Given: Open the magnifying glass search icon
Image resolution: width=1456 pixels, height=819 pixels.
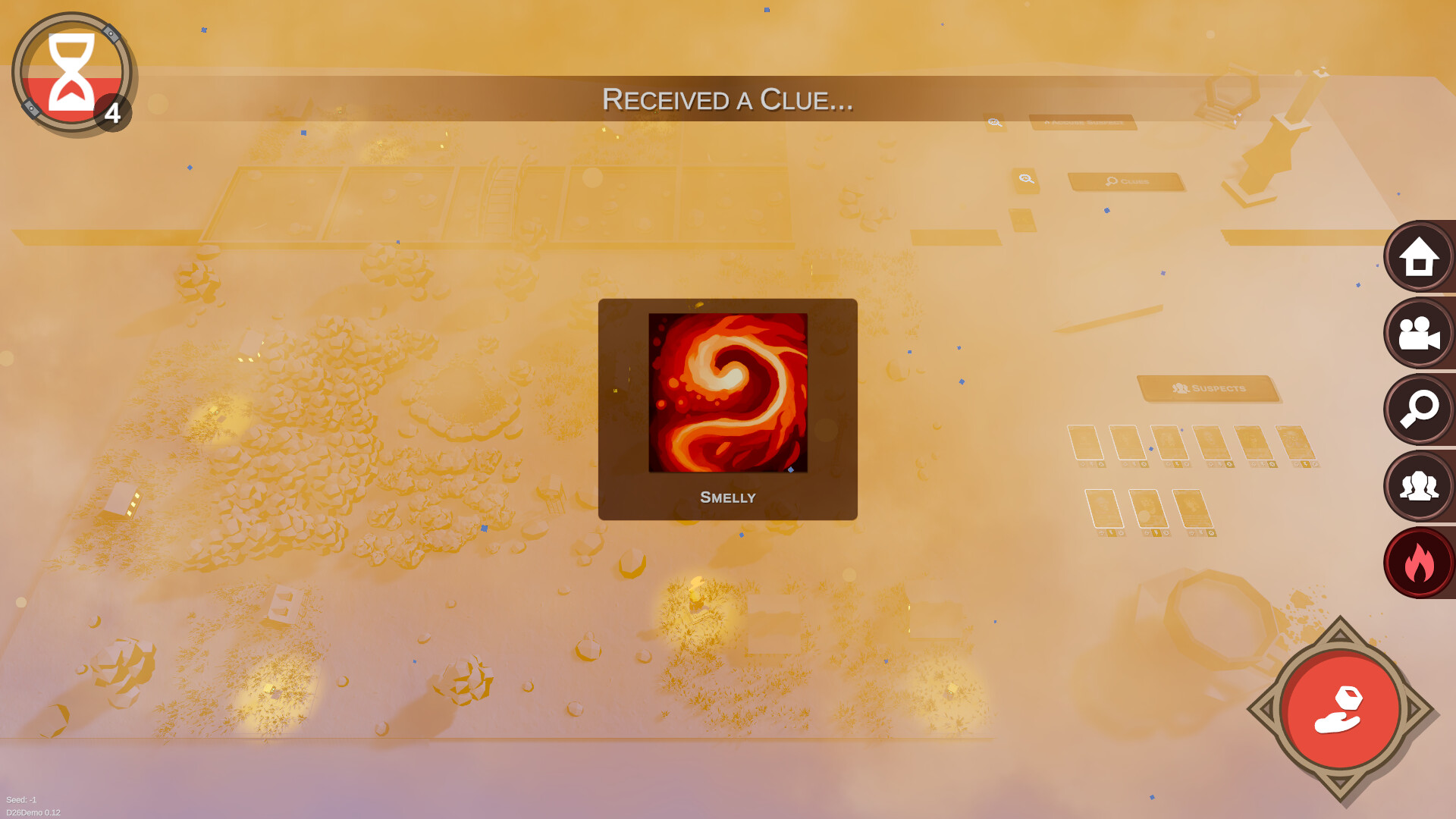Looking at the screenshot, I should tap(1418, 409).
